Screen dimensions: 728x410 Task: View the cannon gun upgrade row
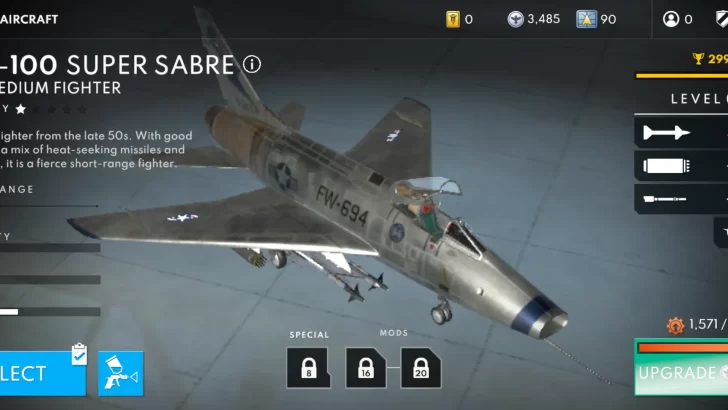coord(680,198)
